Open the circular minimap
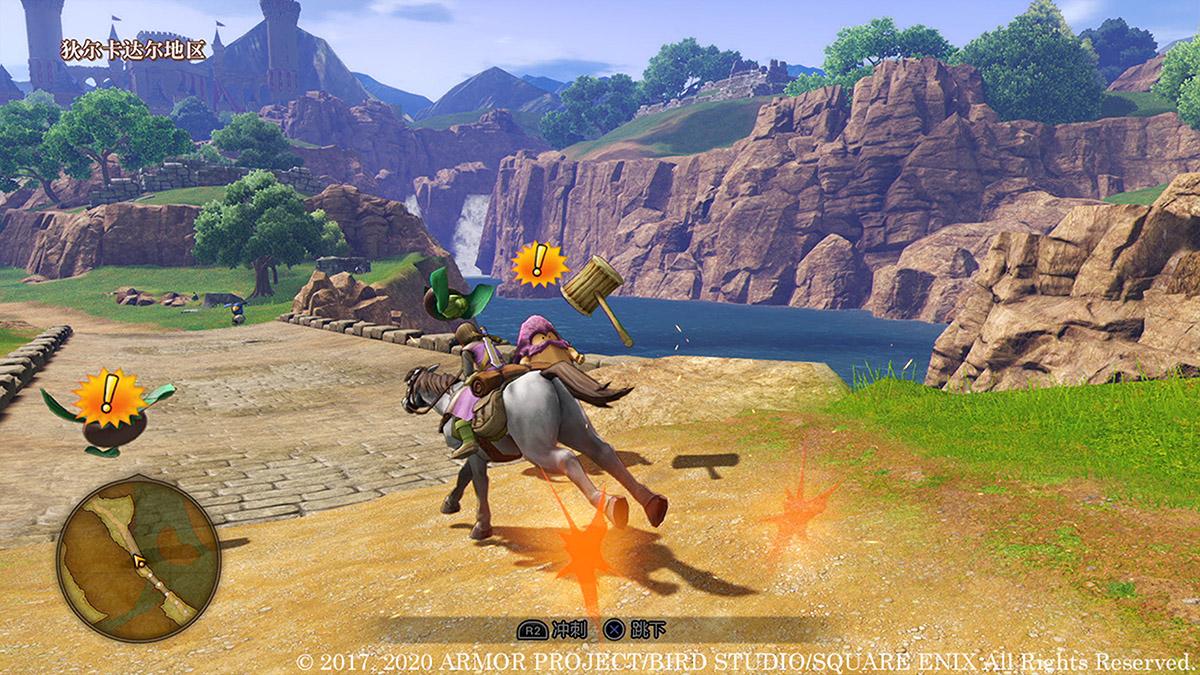This screenshot has width=1200, height=675. coord(138,558)
